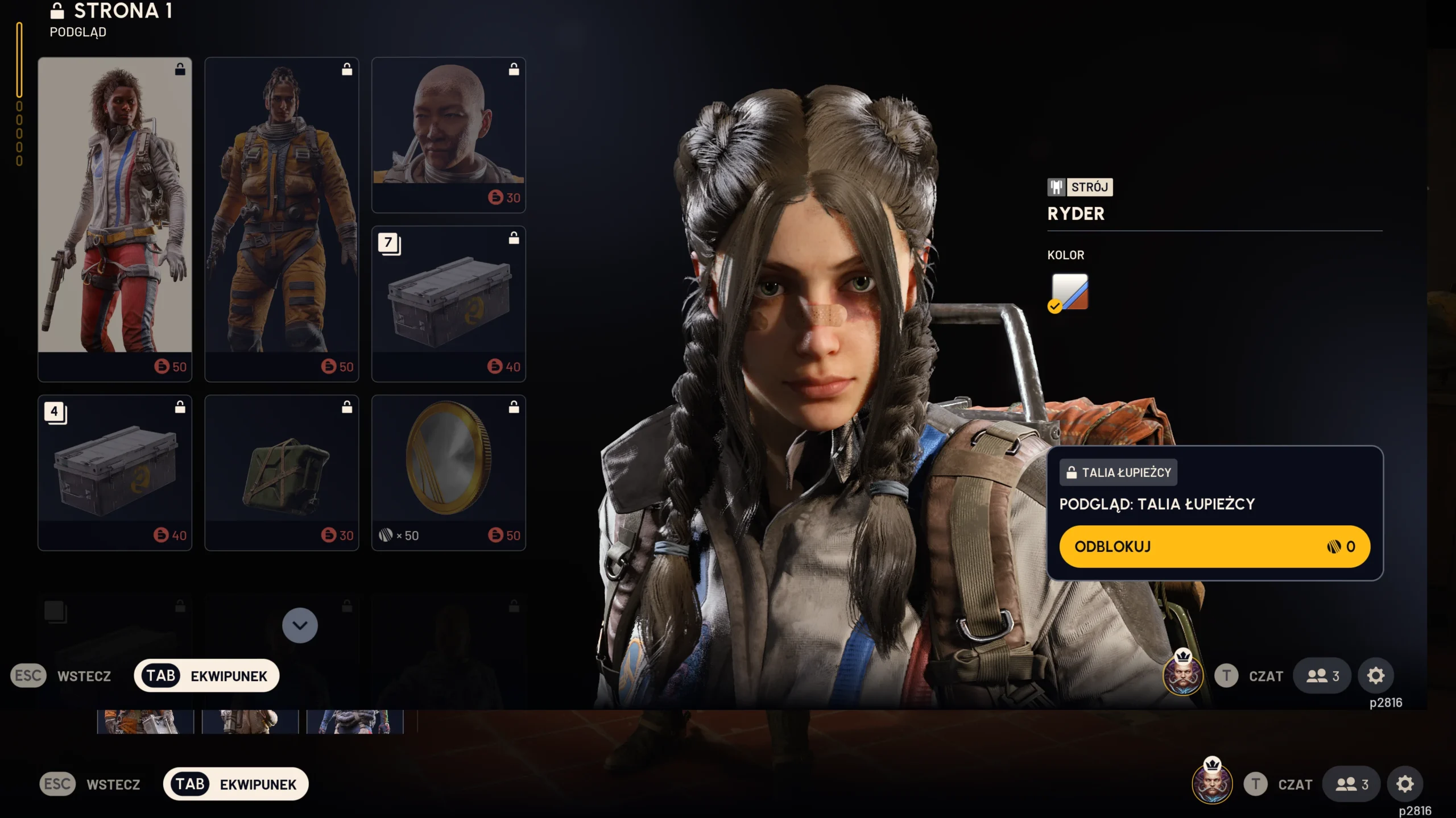
Task: Select the Ryder outfit color swatch
Action: [1069, 292]
